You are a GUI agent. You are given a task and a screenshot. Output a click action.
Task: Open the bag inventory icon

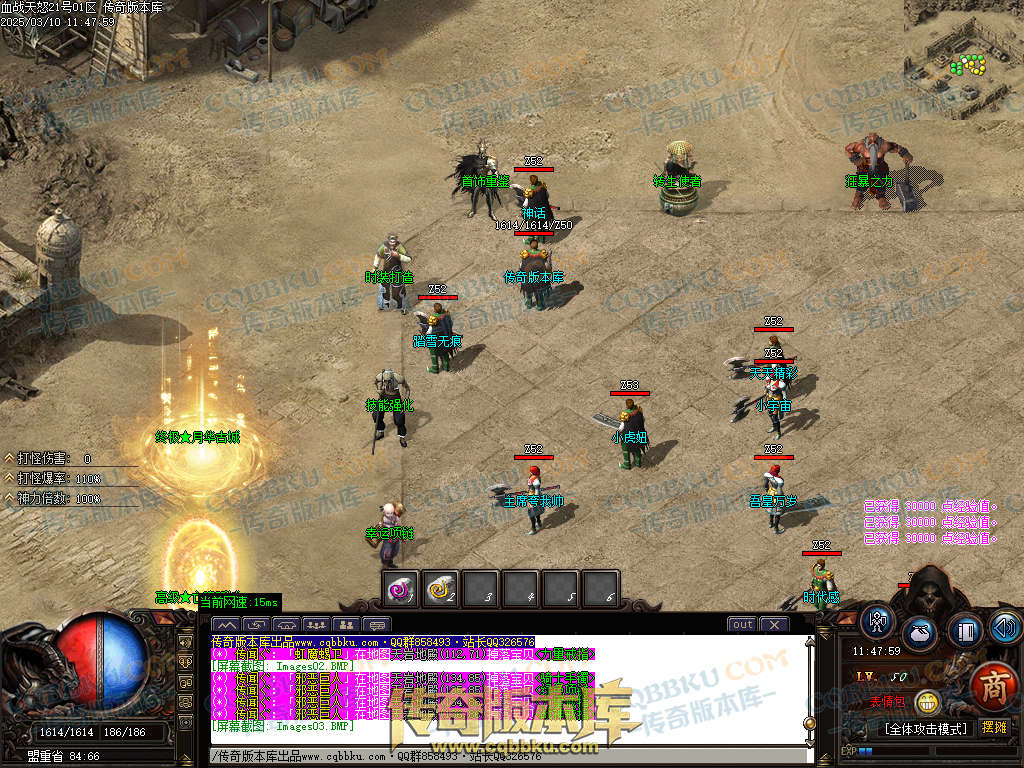tap(920, 633)
